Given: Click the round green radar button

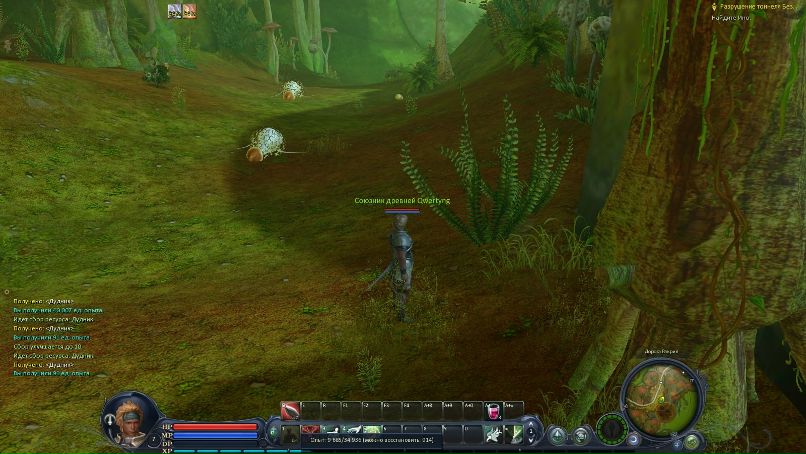Looking at the screenshot, I should coord(611,431).
